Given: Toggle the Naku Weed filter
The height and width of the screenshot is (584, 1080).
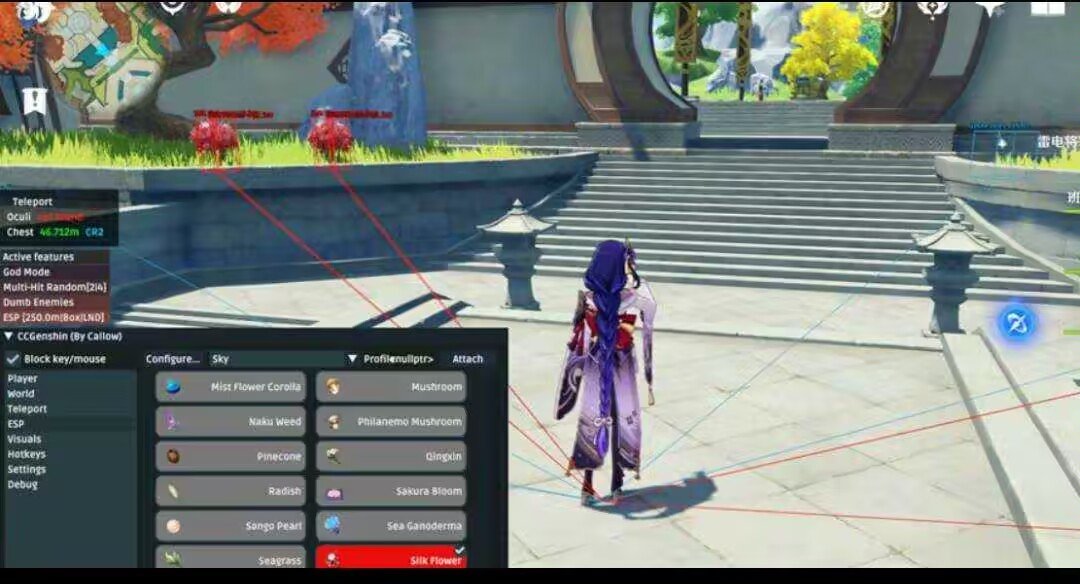Looking at the screenshot, I should [231, 422].
